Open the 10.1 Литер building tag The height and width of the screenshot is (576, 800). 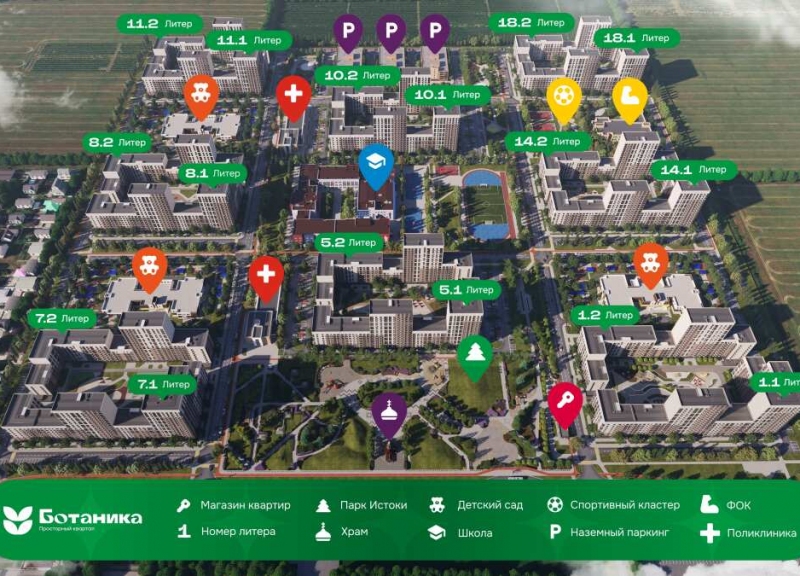pyautogui.click(x=443, y=95)
